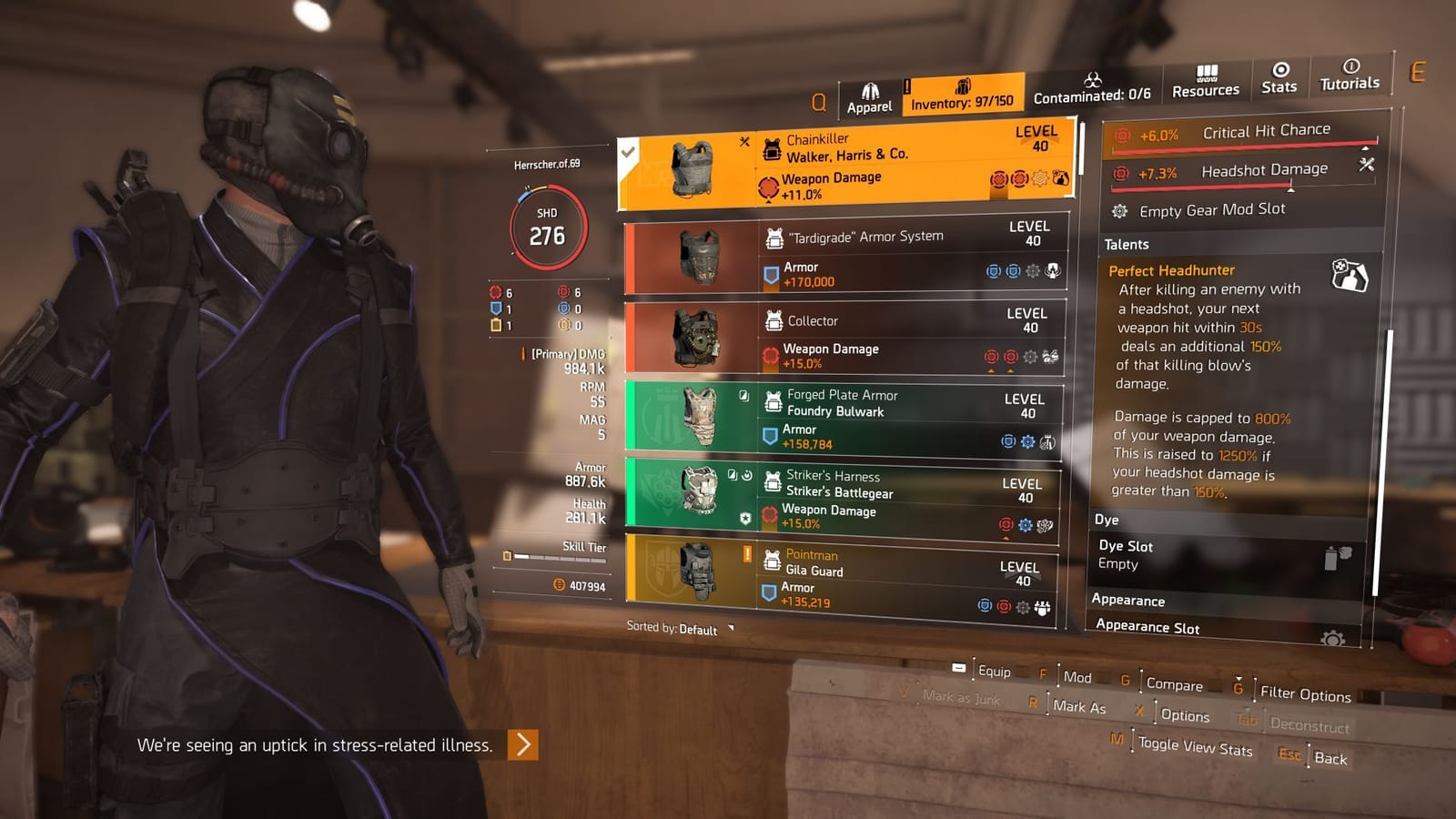This screenshot has height=819, width=1456.
Task: Click the Empty Gear Mod Slot gear icon
Action: point(1118,210)
